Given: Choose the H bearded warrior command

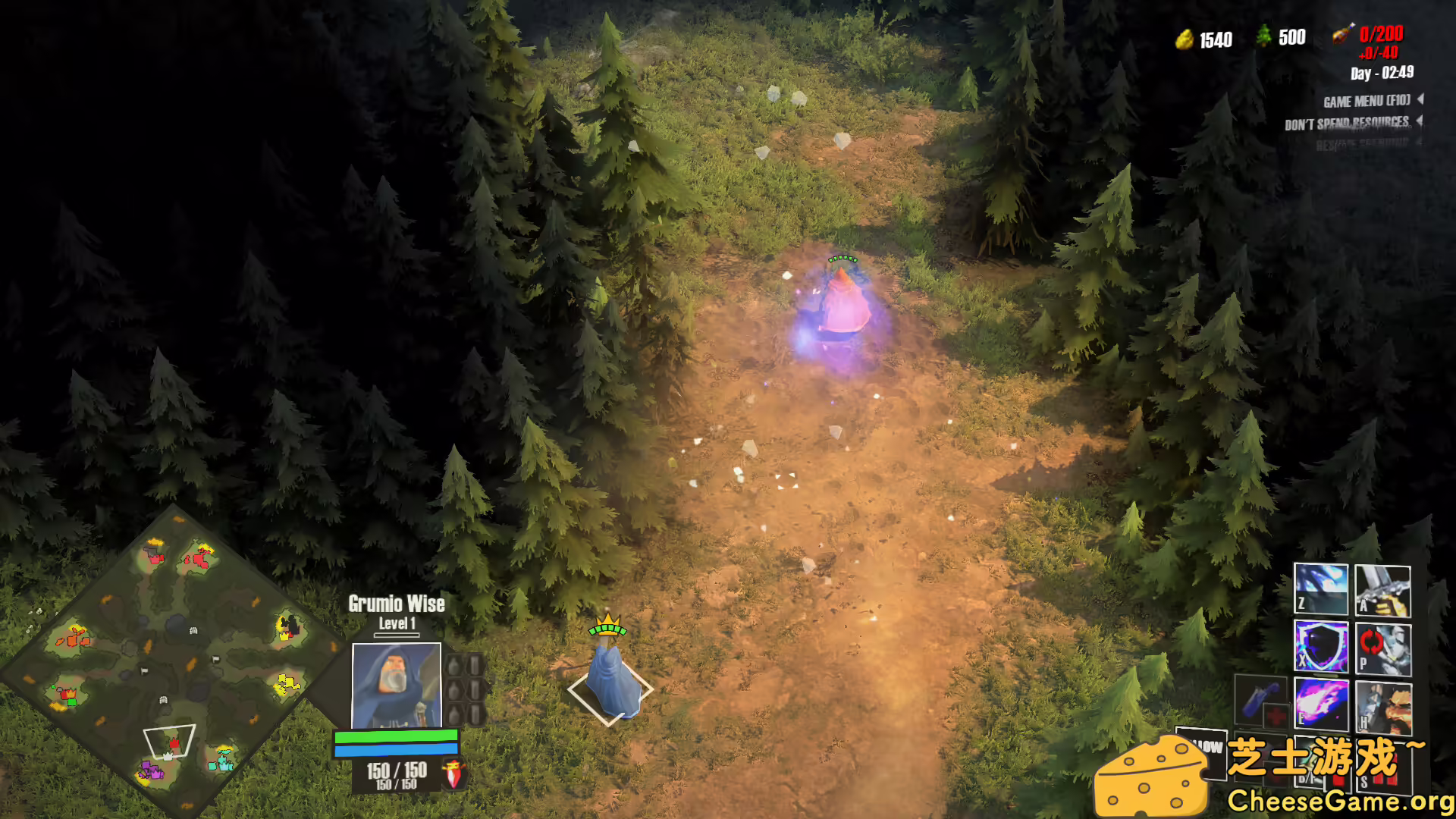Looking at the screenshot, I should click(1382, 707).
